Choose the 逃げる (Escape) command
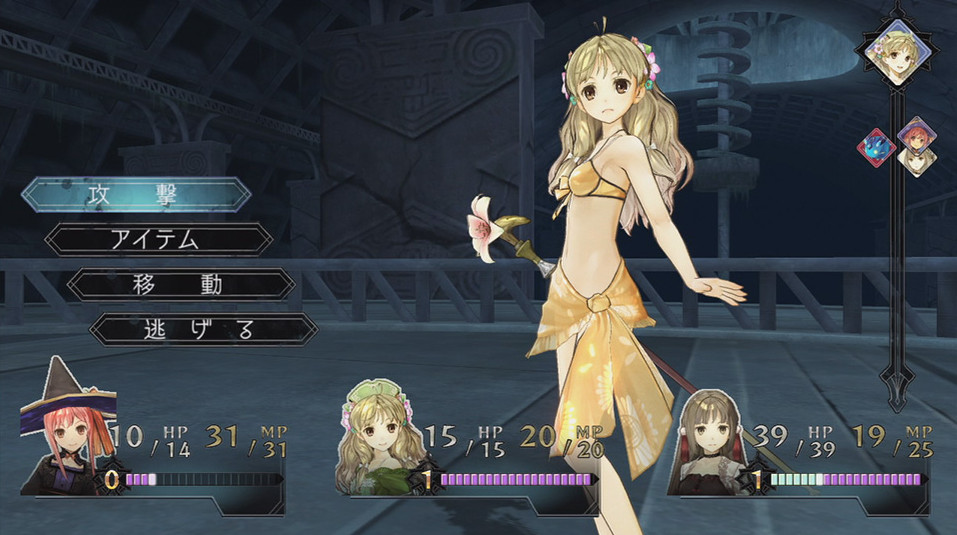The width and height of the screenshot is (957, 535). 204,328
